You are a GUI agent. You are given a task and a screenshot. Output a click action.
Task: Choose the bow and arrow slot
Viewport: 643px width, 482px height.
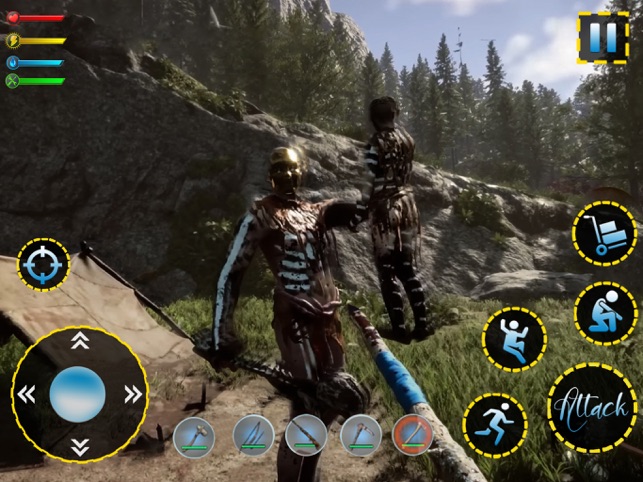[254, 436]
